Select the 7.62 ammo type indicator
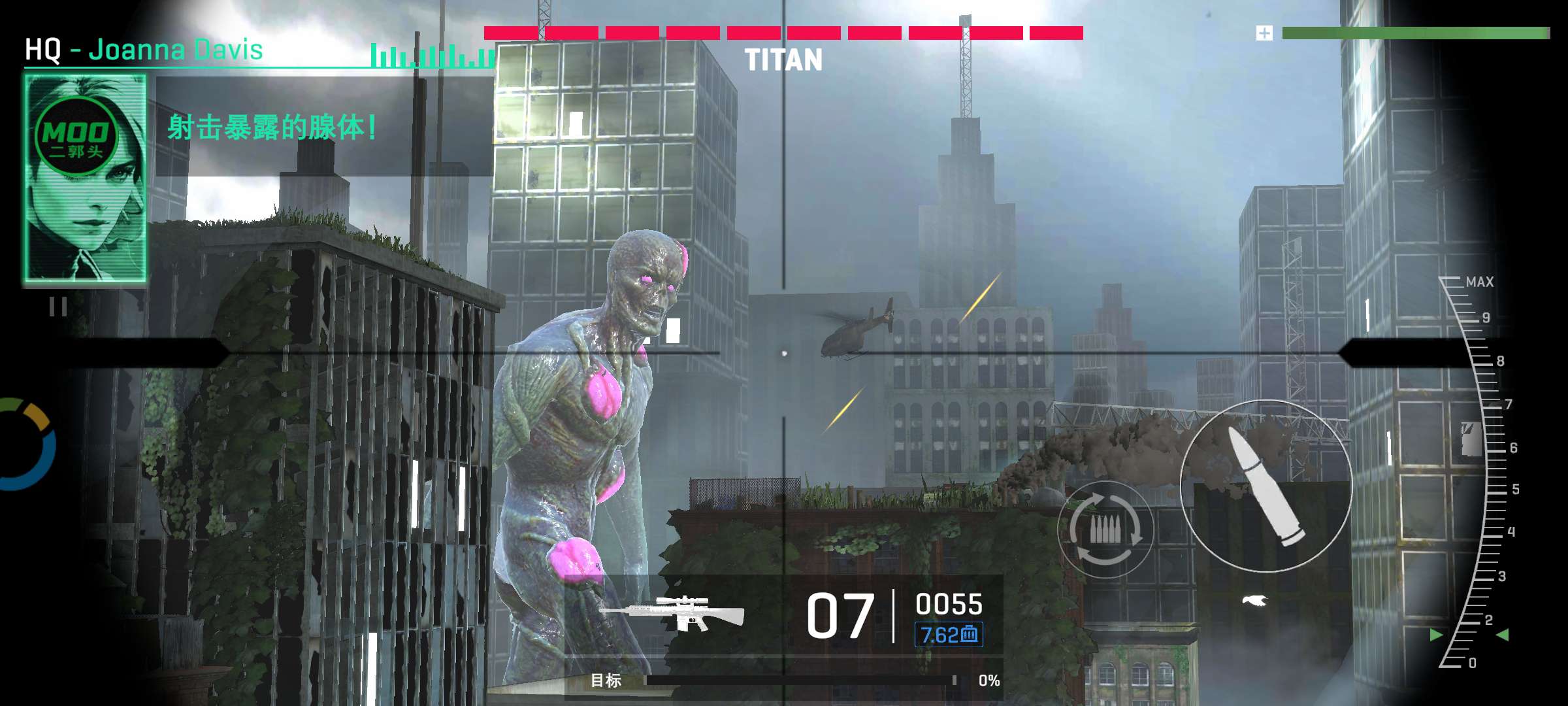 pos(949,634)
